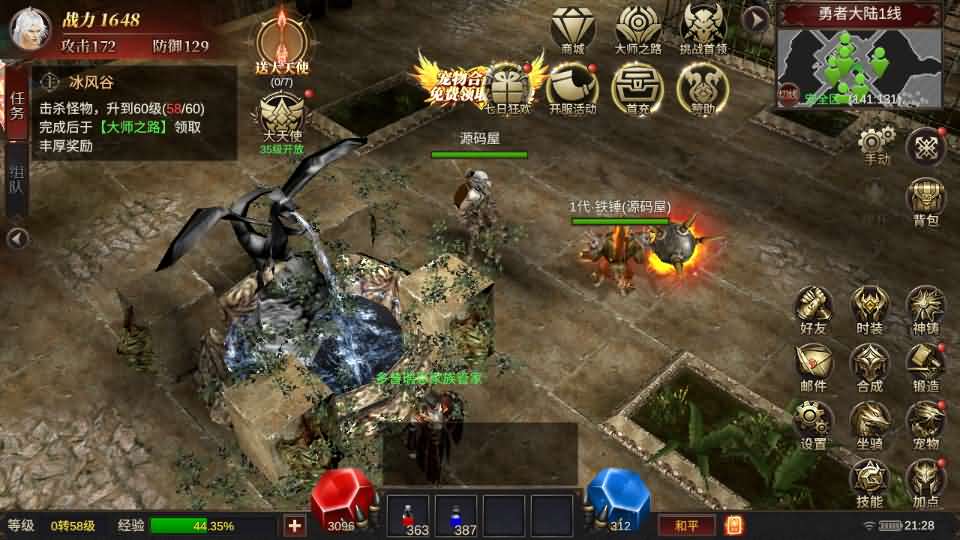Open the 邮件 mail icon
The width and height of the screenshot is (960, 540).
pyautogui.click(x=814, y=365)
